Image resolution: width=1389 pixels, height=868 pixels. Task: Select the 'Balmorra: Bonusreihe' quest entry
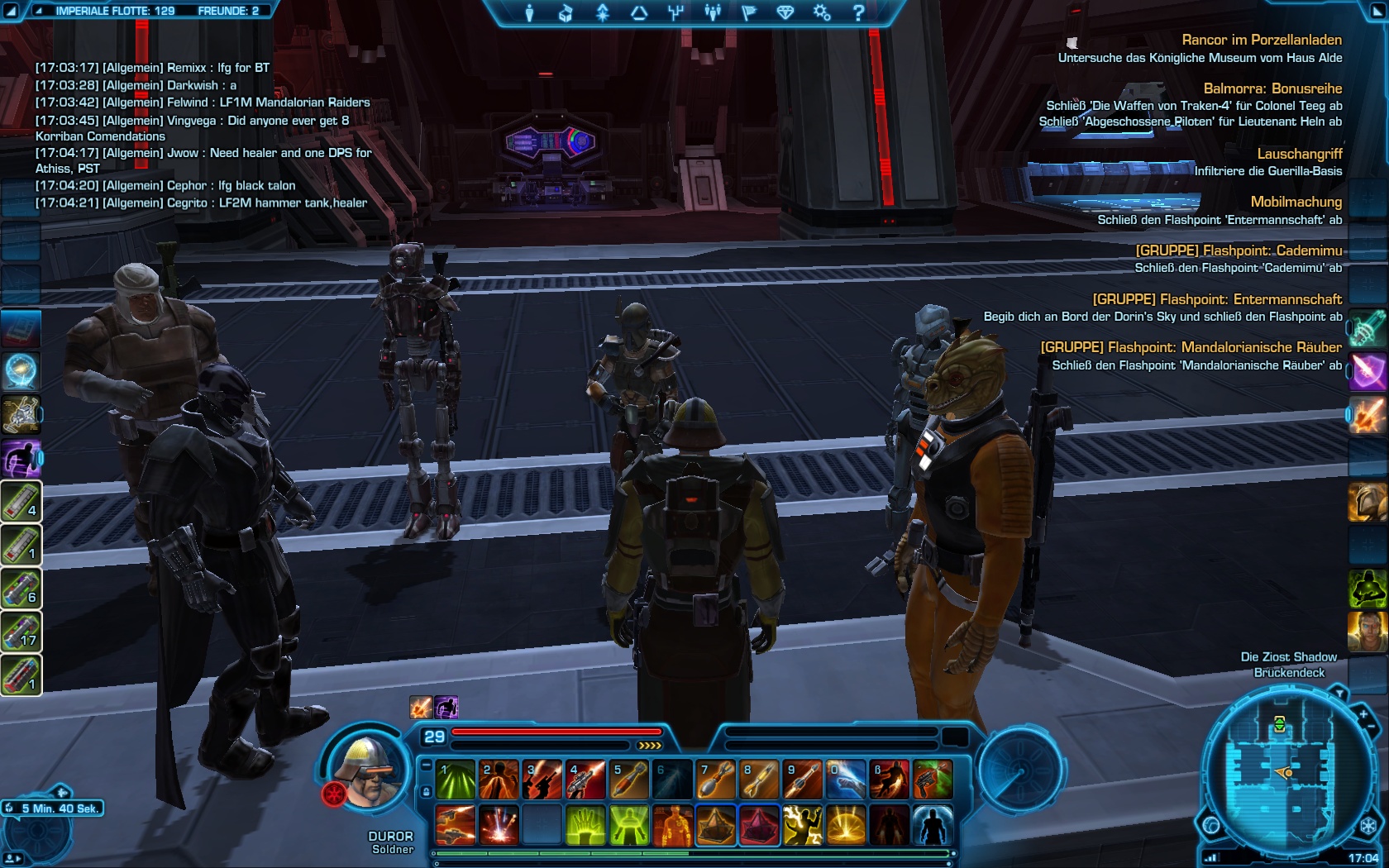(x=1272, y=88)
